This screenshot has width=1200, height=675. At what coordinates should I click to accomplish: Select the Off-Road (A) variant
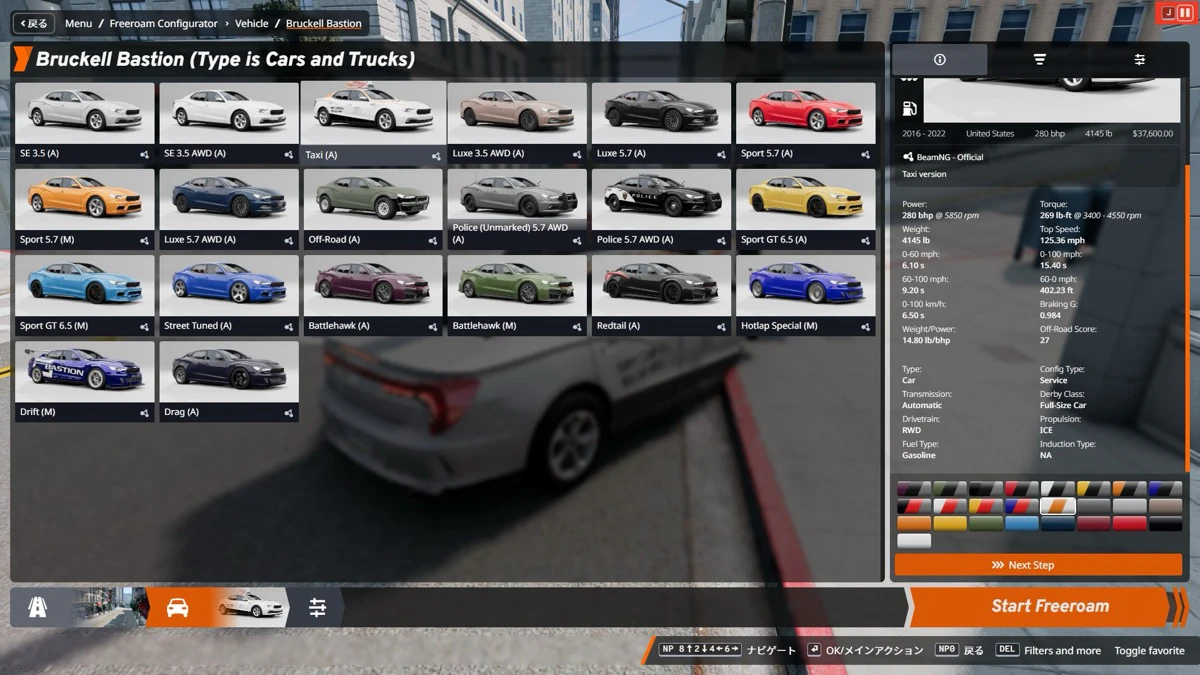point(373,208)
